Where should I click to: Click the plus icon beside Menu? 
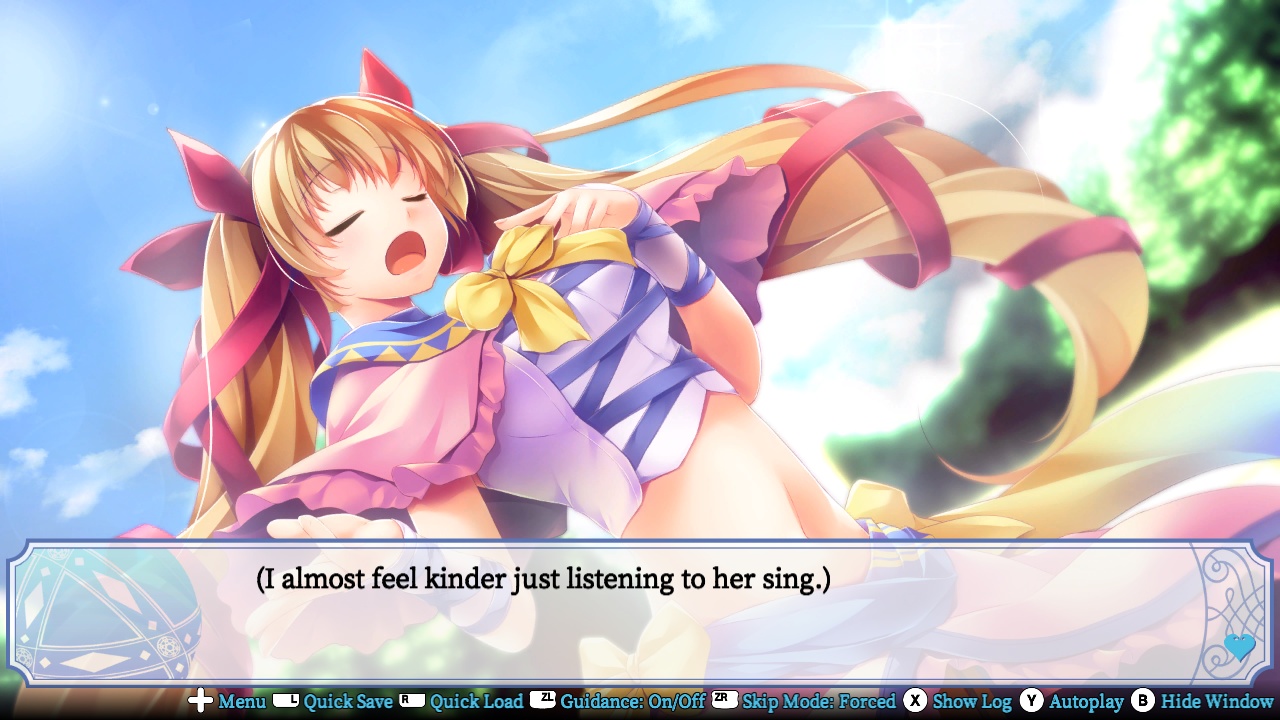199,702
